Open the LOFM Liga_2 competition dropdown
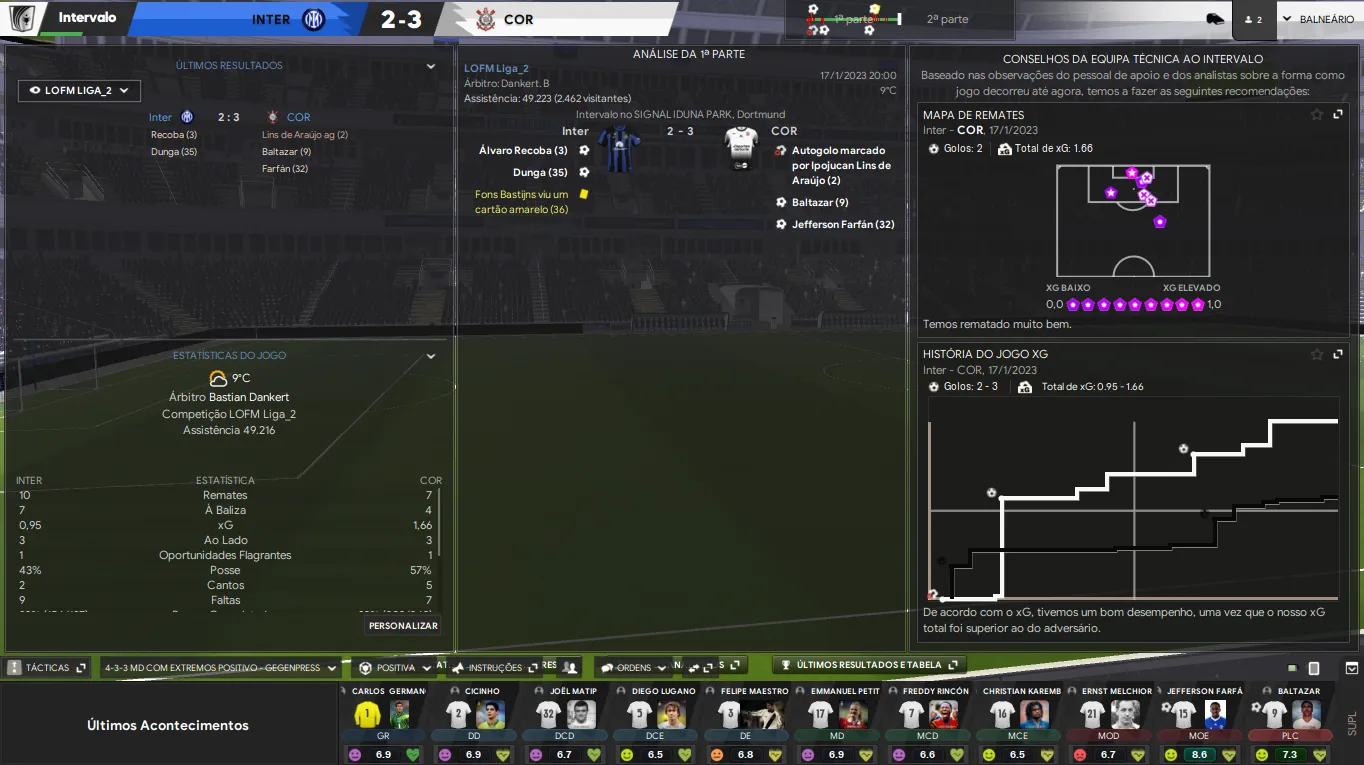1364x765 pixels. click(x=80, y=90)
